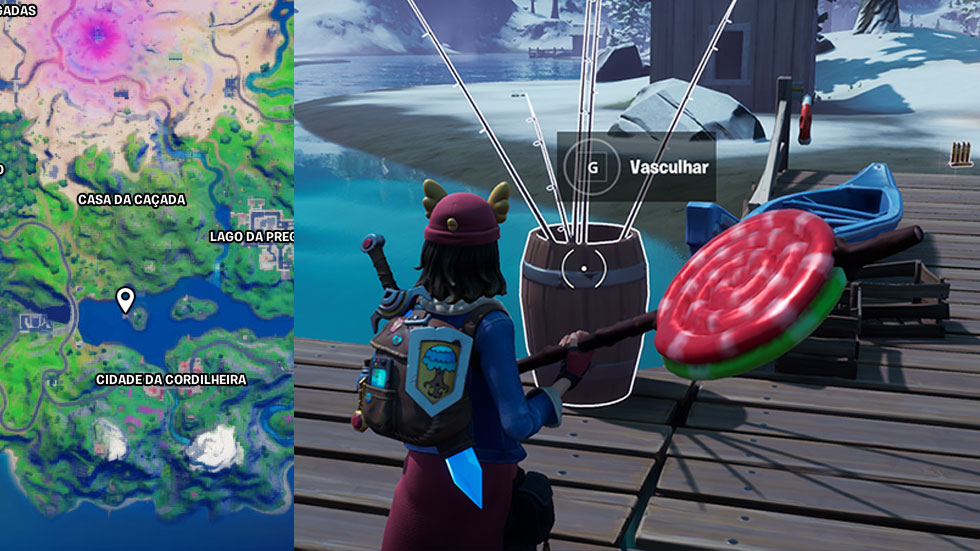Click the white location pin on the map
Screen dimensions: 980x551
pos(125,299)
